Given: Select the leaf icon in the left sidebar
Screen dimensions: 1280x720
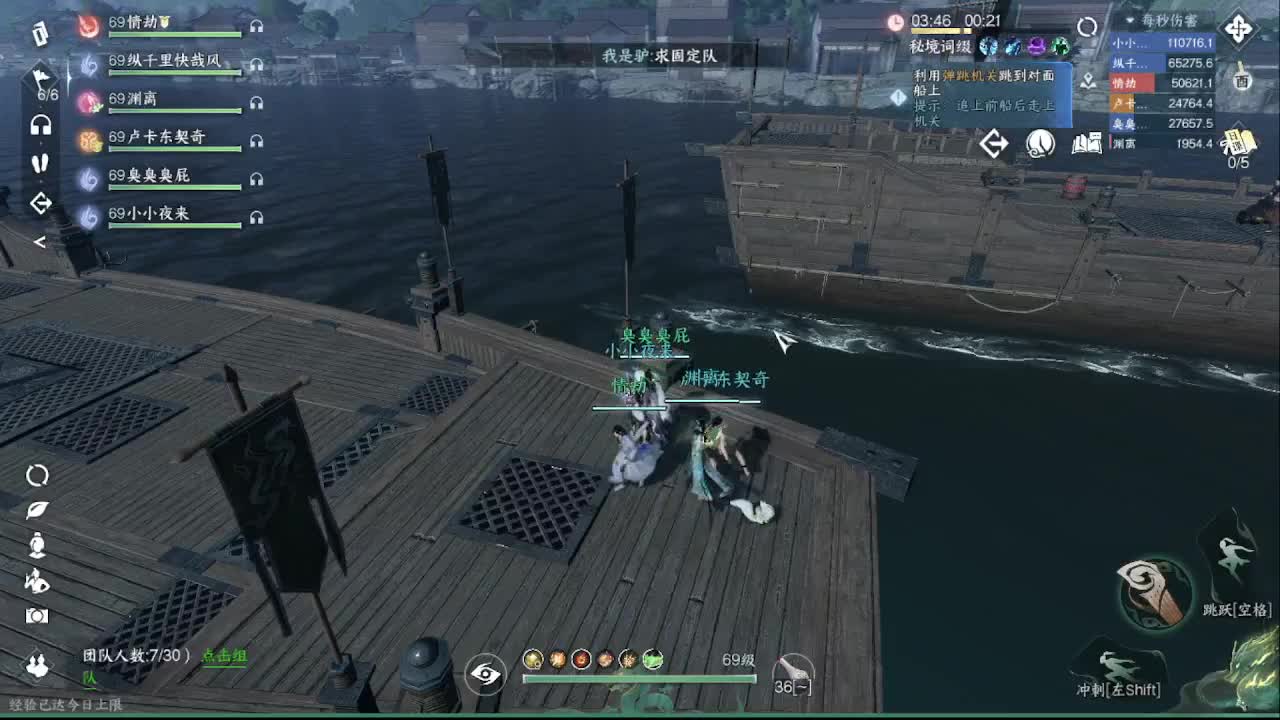Looking at the screenshot, I should [x=36, y=509].
